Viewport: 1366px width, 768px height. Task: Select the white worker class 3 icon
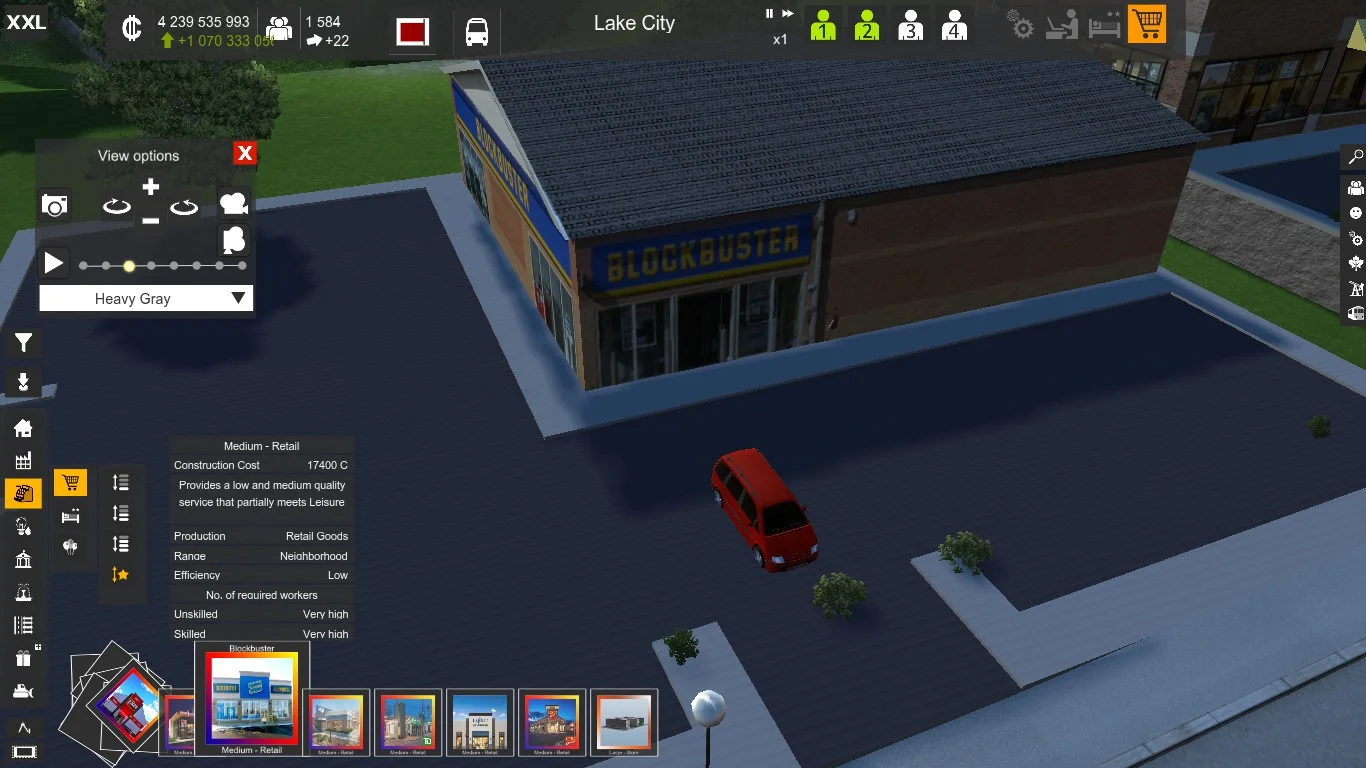(x=910, y=25)
